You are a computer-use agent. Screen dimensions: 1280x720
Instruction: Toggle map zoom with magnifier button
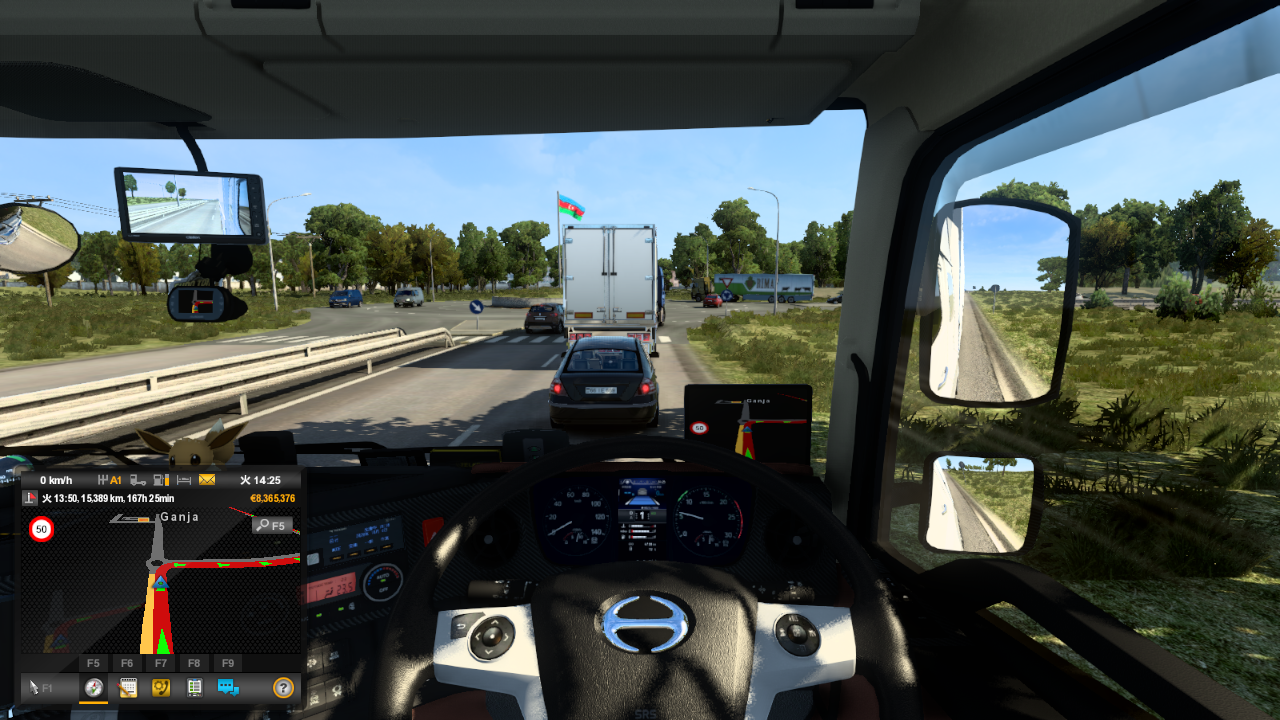(271, 525)
